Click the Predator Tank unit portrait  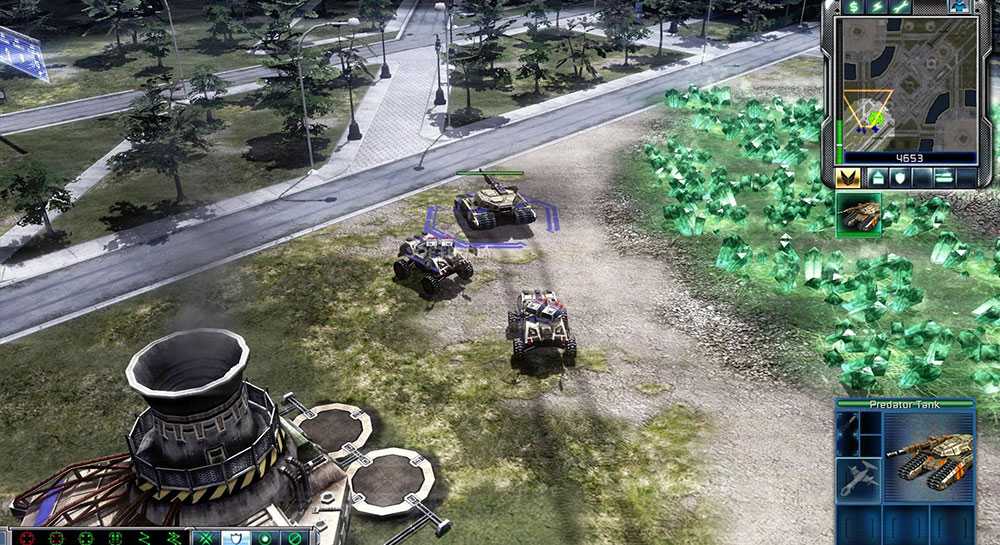(926, 453)
